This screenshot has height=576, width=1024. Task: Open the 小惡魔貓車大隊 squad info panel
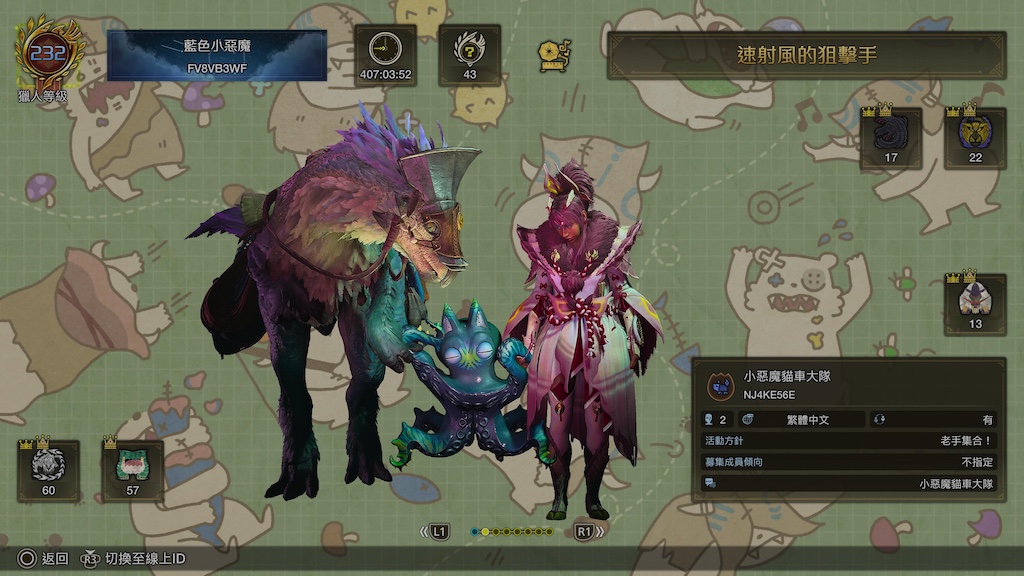pyautogui.click(x=850, y=429)
